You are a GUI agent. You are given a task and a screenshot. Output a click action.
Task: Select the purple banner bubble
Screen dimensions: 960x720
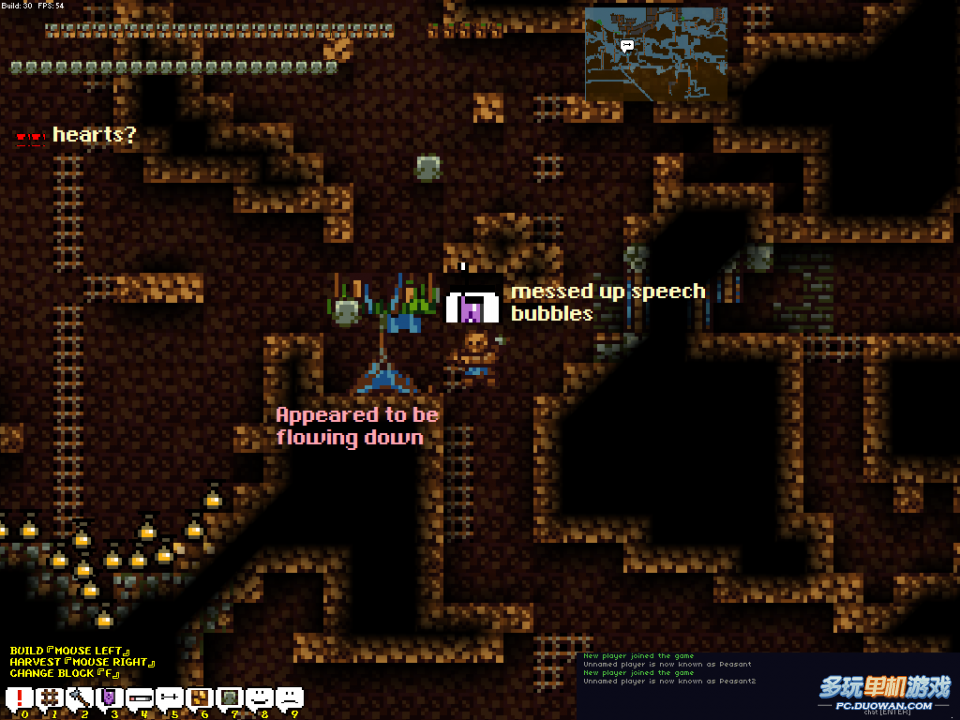click(110, 698)
